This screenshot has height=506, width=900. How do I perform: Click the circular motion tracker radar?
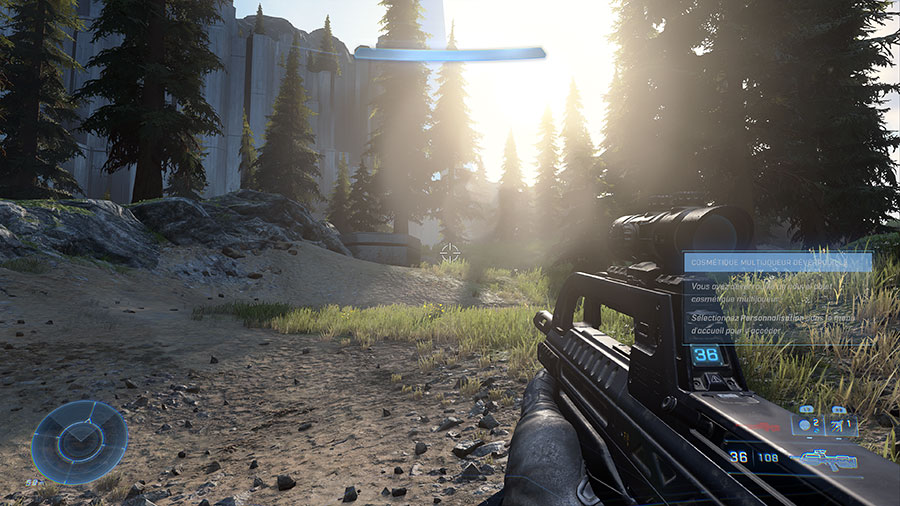[x=79, y=442]
